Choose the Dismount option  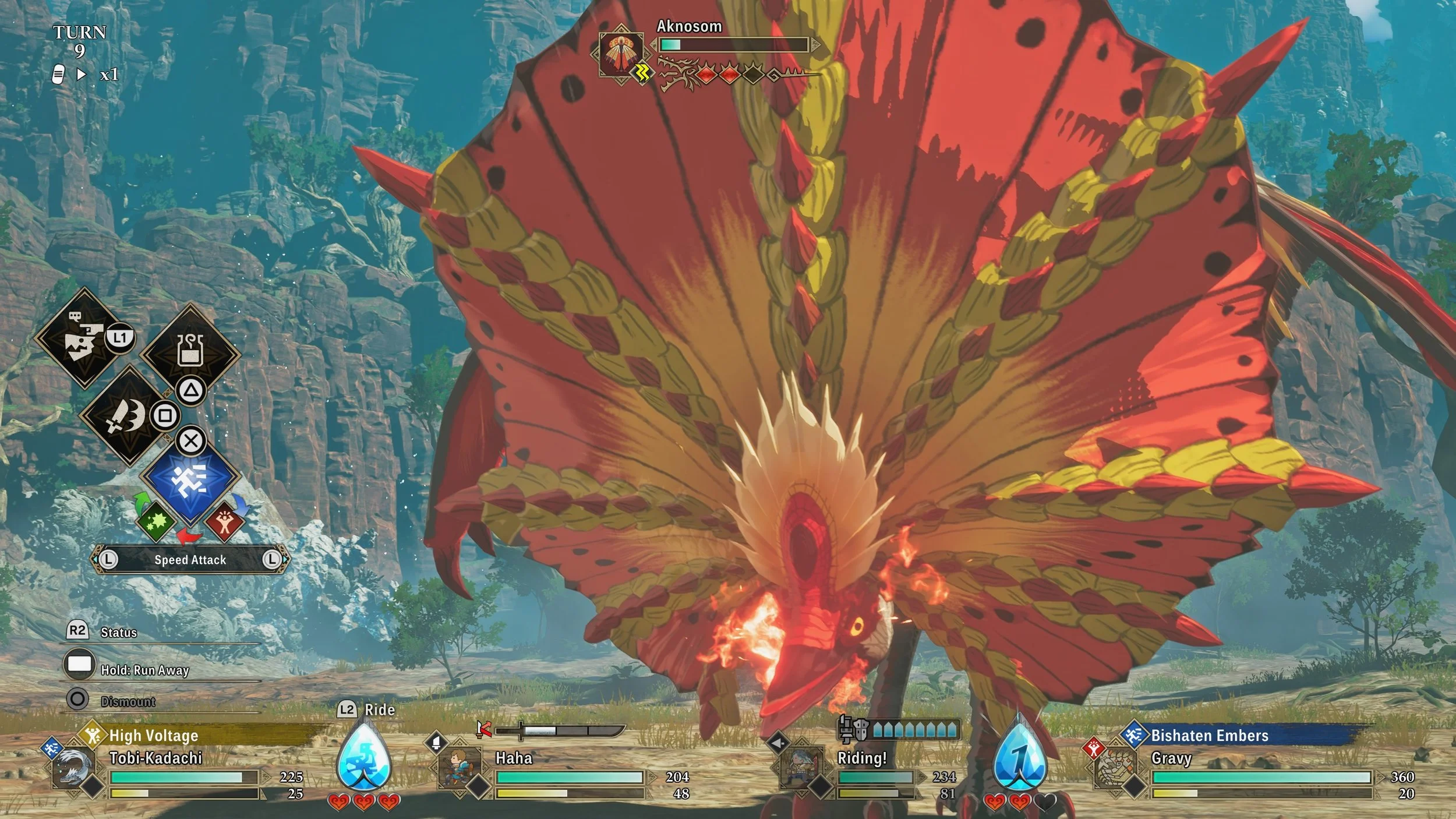[128, 701]
